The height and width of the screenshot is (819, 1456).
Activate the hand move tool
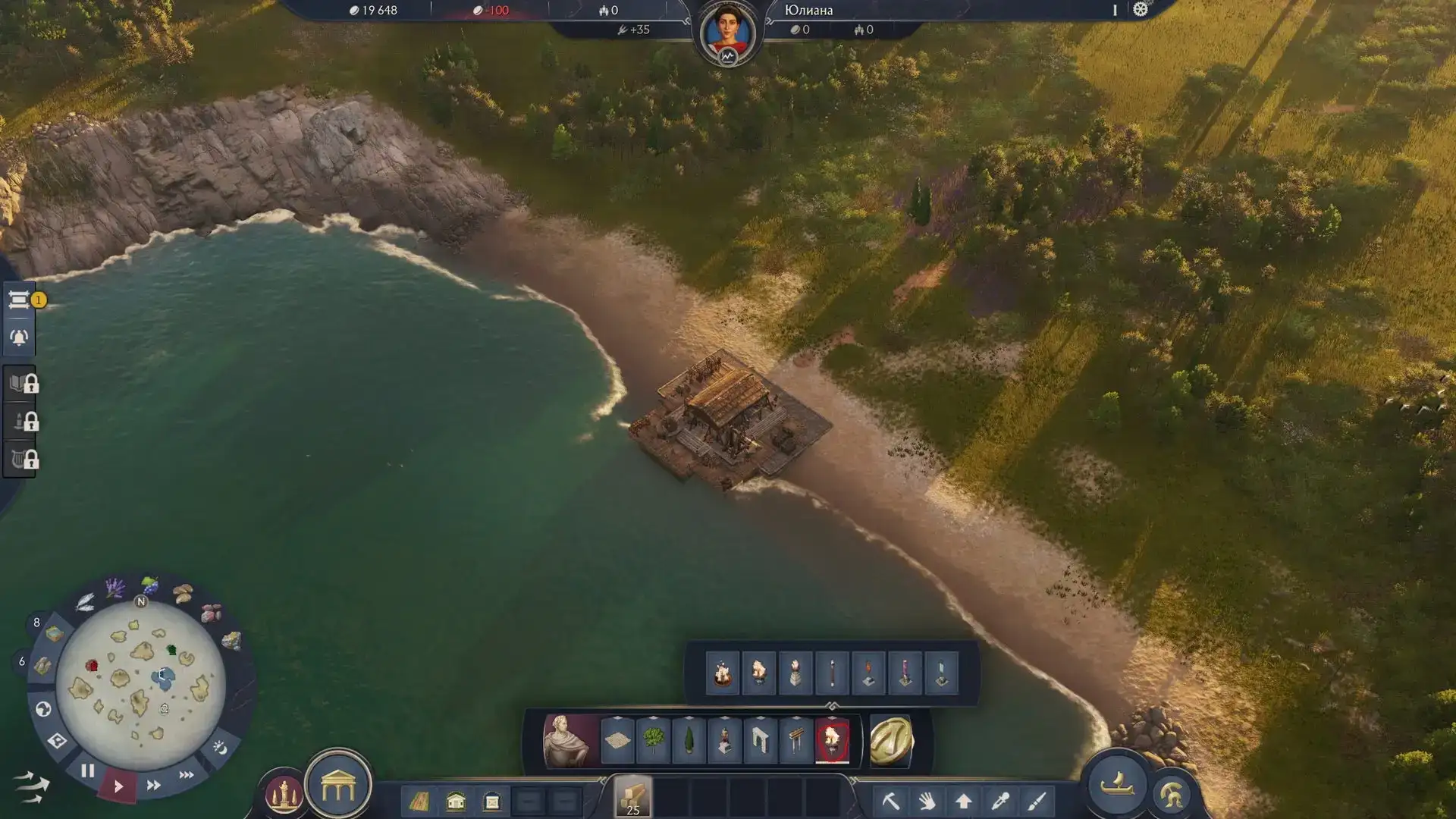click(x=927, y=801)
